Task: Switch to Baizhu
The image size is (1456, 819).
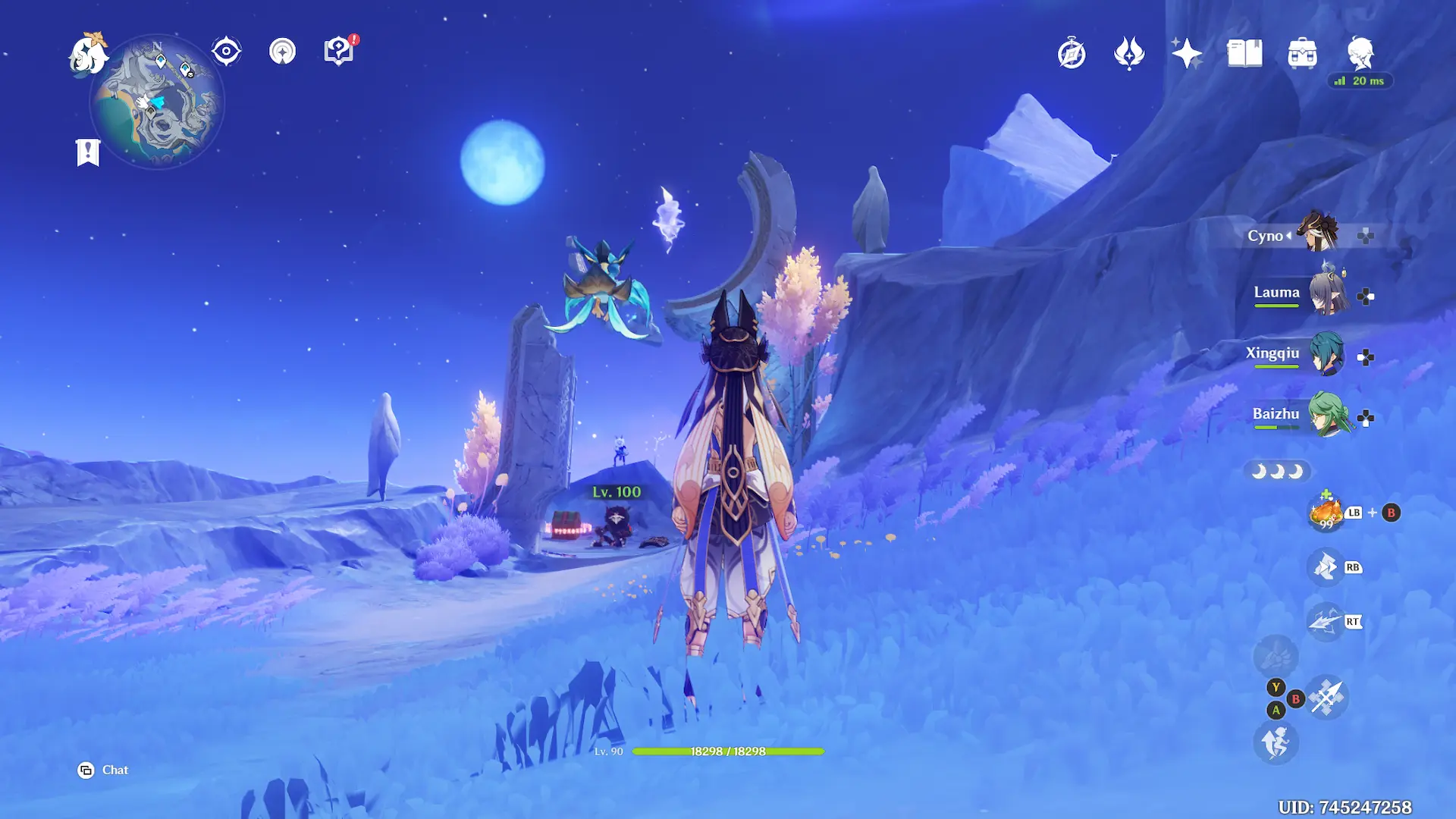Action: (1326, 415)
